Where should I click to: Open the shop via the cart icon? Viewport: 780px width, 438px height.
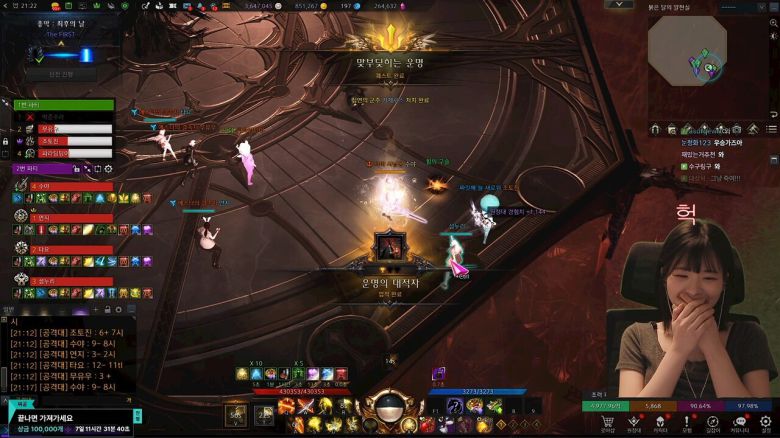(607, 422)
